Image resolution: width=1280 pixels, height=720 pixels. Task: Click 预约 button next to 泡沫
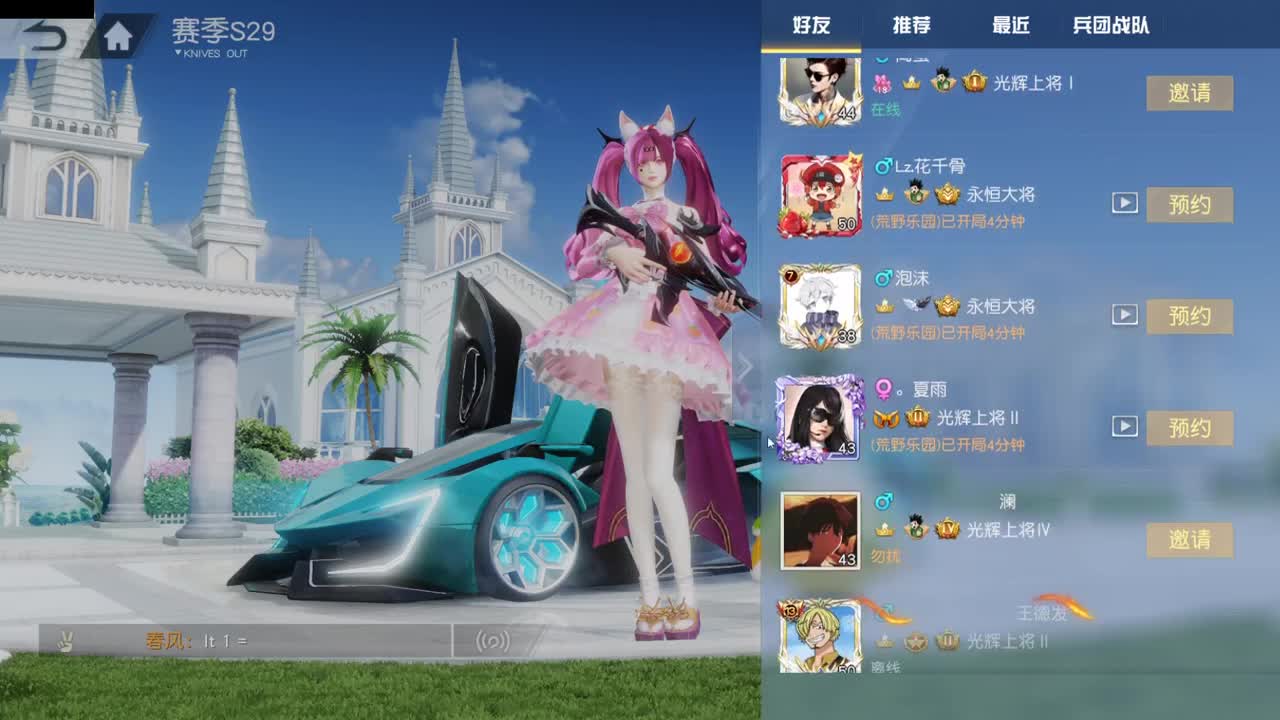click(1190, 317)
